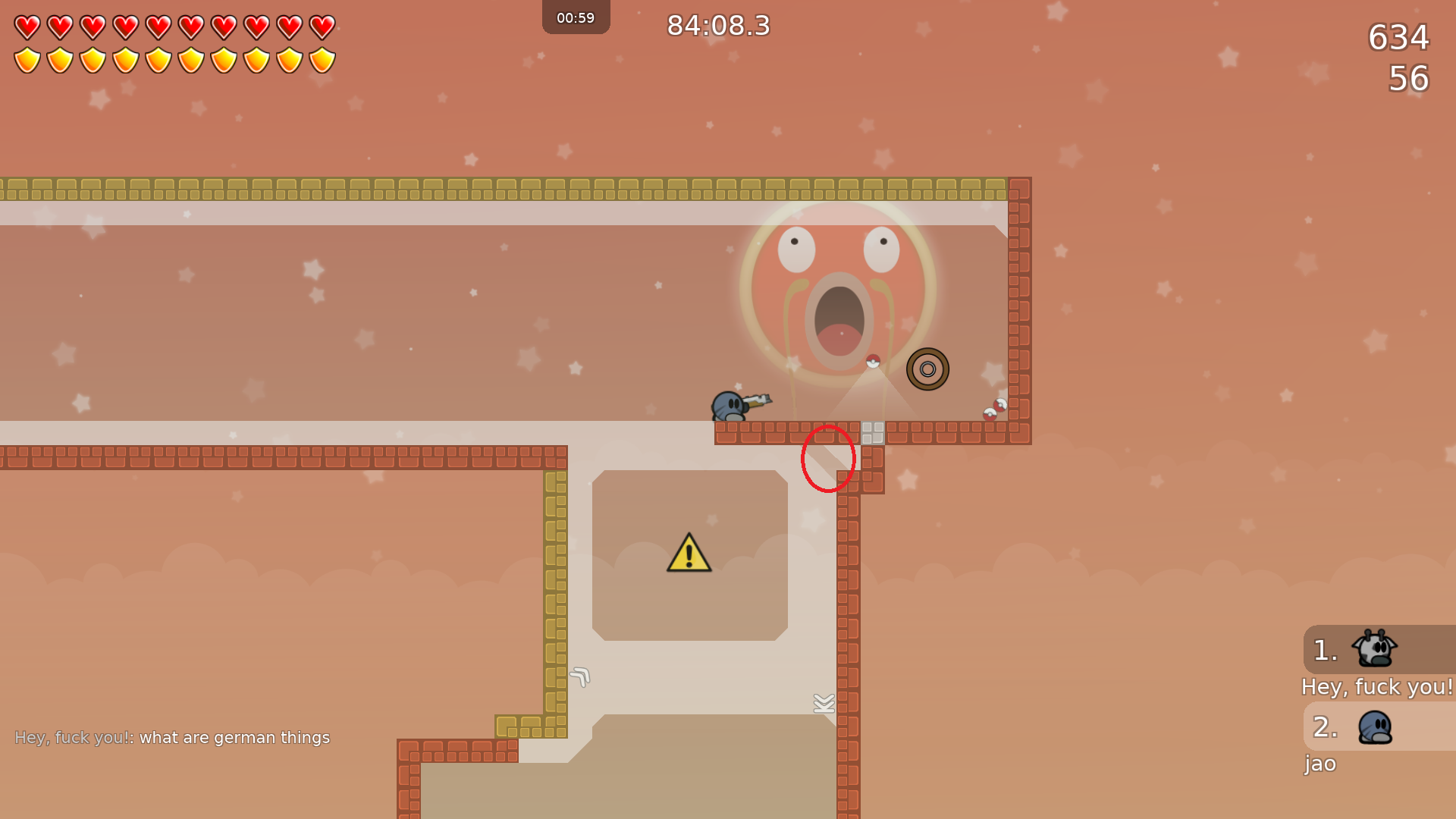The height and width of the screenshot is (819, 1456).
Task: Select the second-place player jao entry
Action: tap(1377, 727)
